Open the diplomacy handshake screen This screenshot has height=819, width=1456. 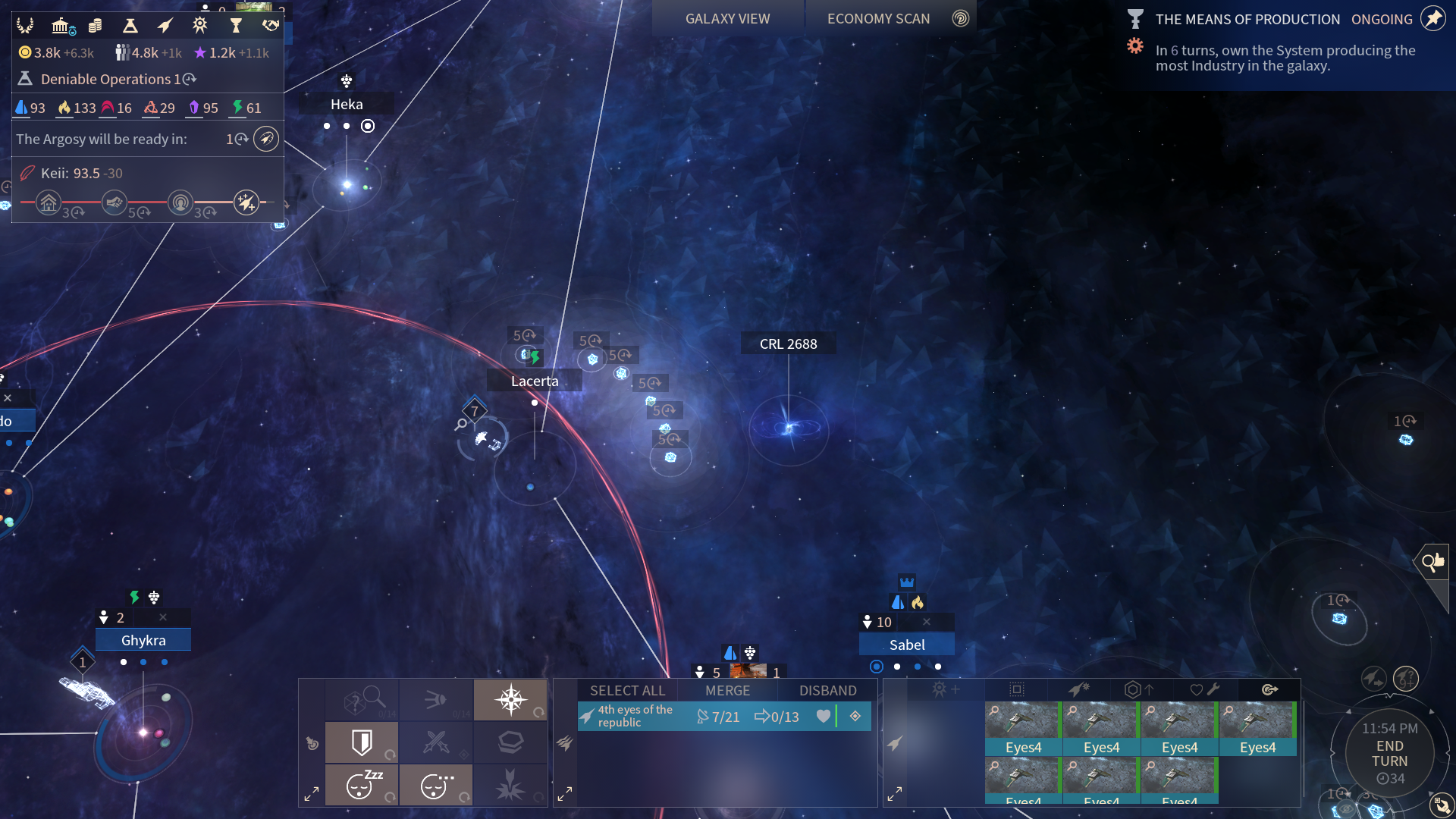click(x=271, y=27)
